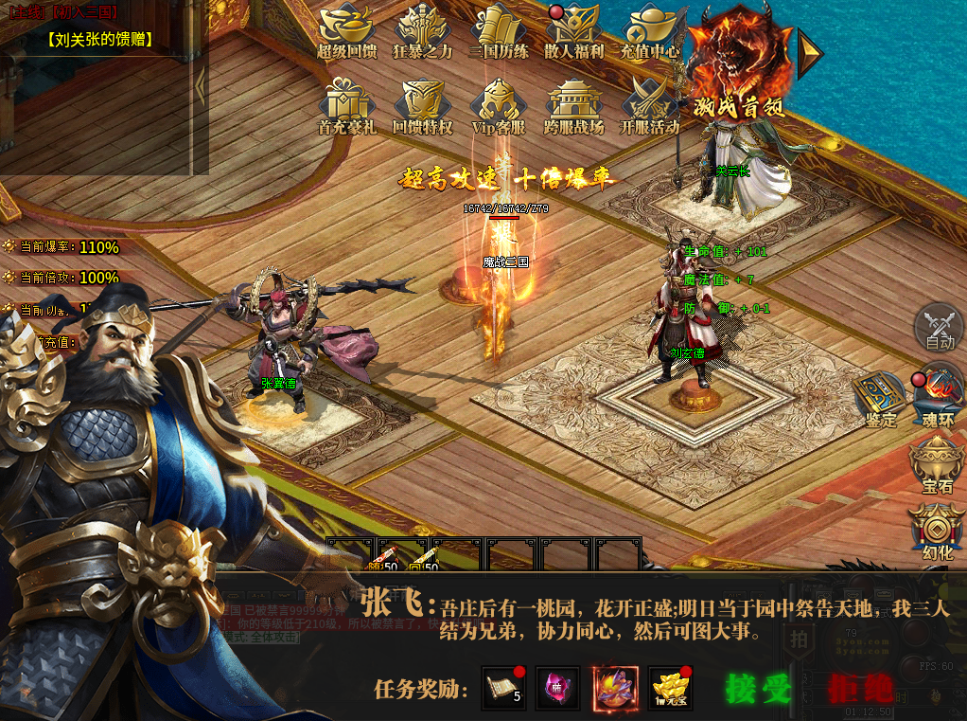Open the 回馈特权 privileges icon
This screenshot has height=722, width=967.
click(x=422, y=105)
